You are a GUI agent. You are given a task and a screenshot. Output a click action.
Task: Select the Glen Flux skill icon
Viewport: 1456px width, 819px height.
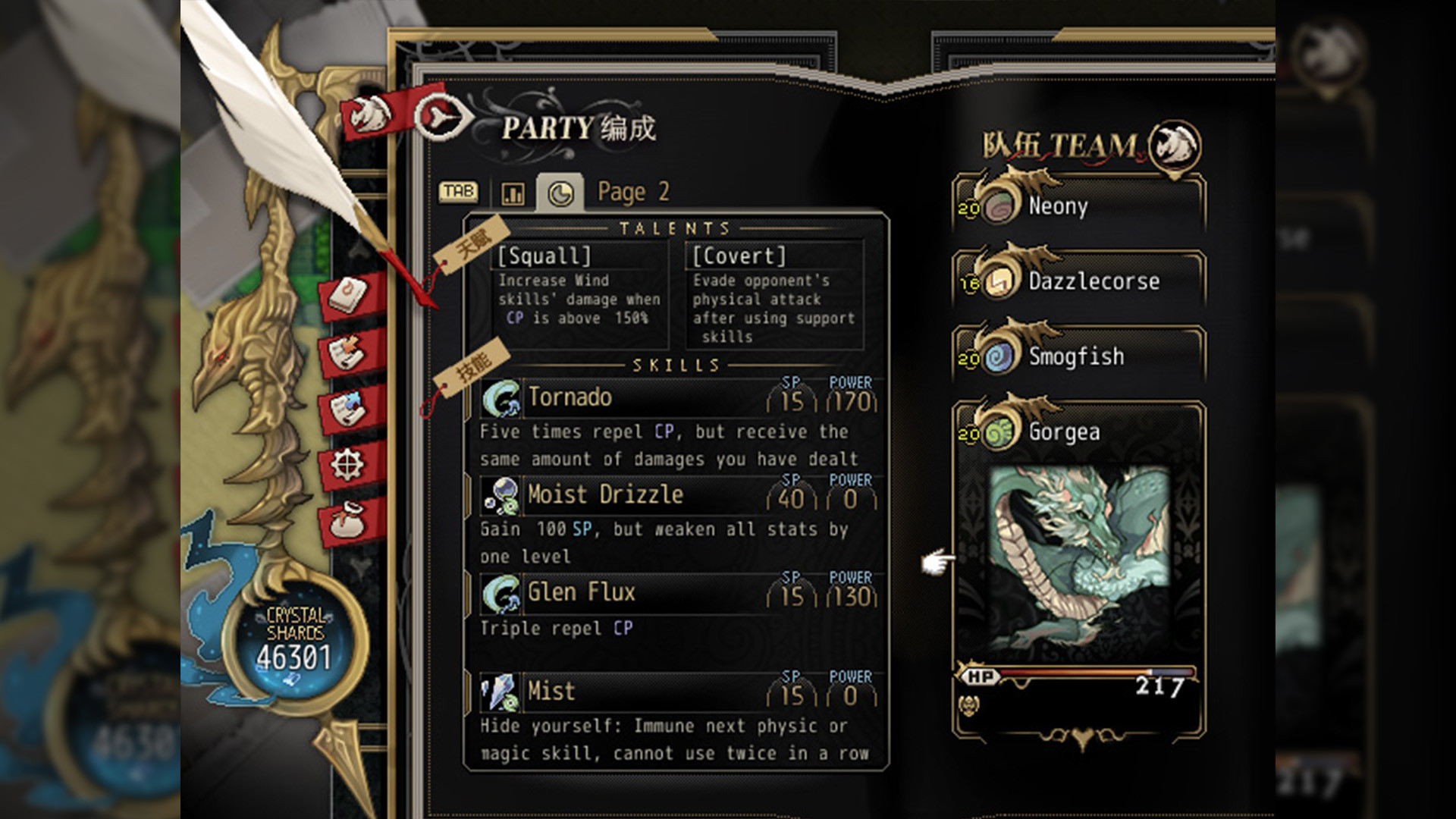[500, 593]
